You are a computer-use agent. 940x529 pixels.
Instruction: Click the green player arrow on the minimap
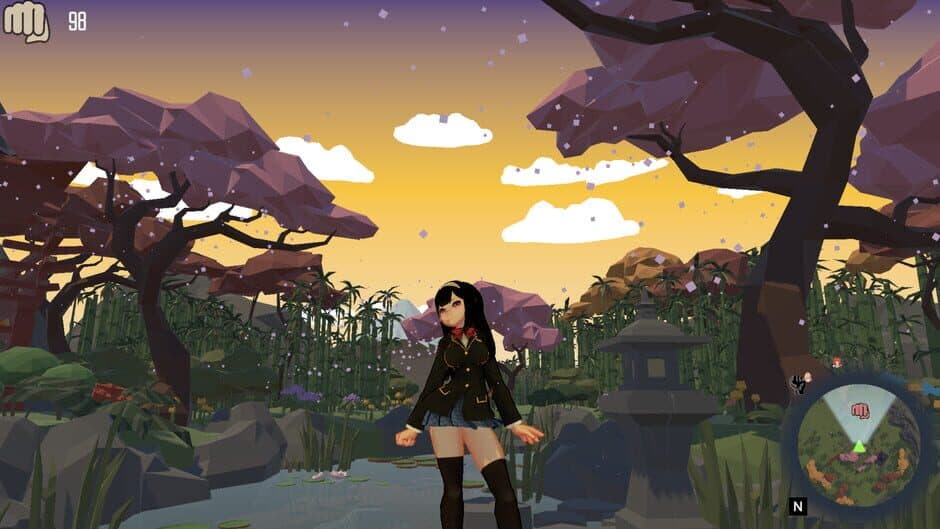[858, 444]
